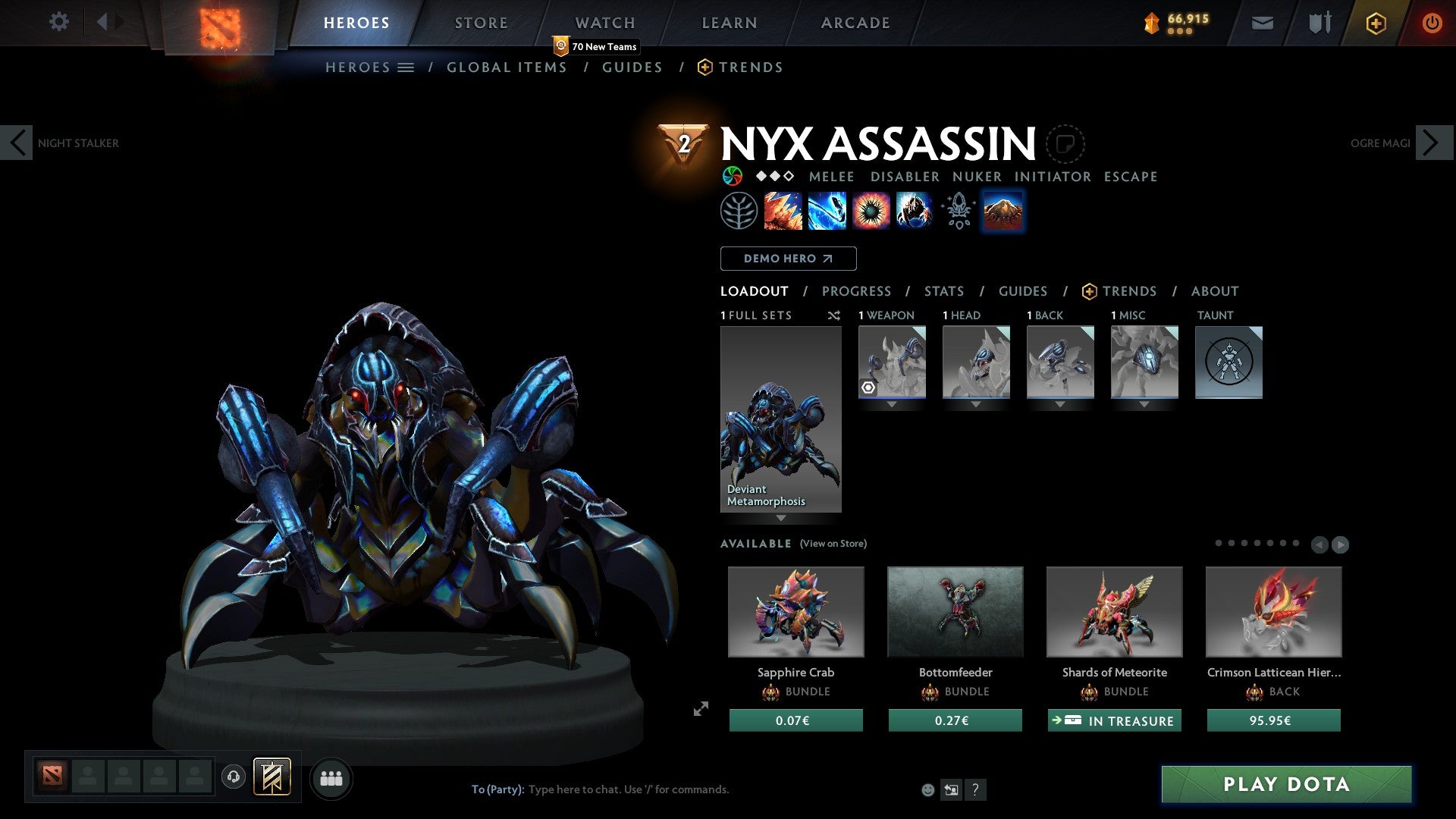Toggle the shuffle icon next to Full Sets
1456x819 pixels.
click(x=834, y=316)
